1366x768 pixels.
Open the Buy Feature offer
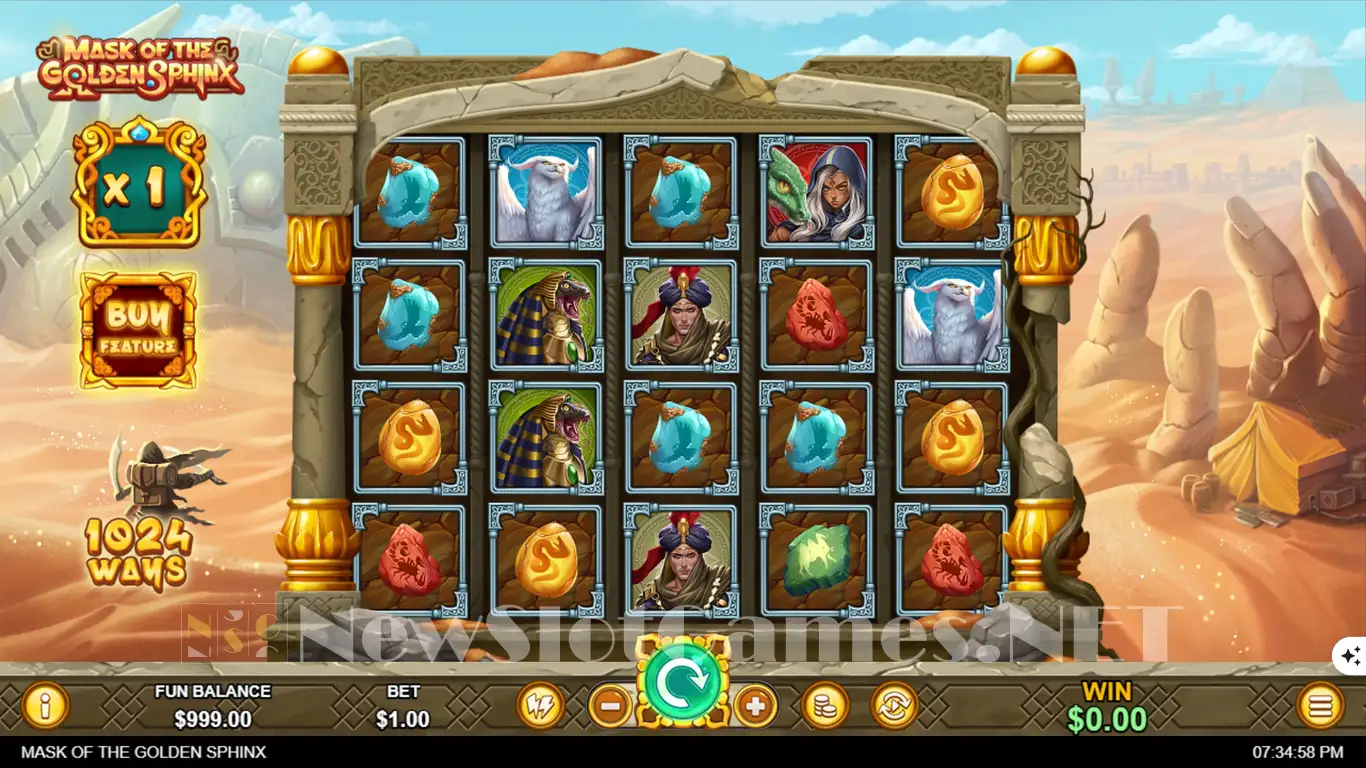(x=139, y=331)
